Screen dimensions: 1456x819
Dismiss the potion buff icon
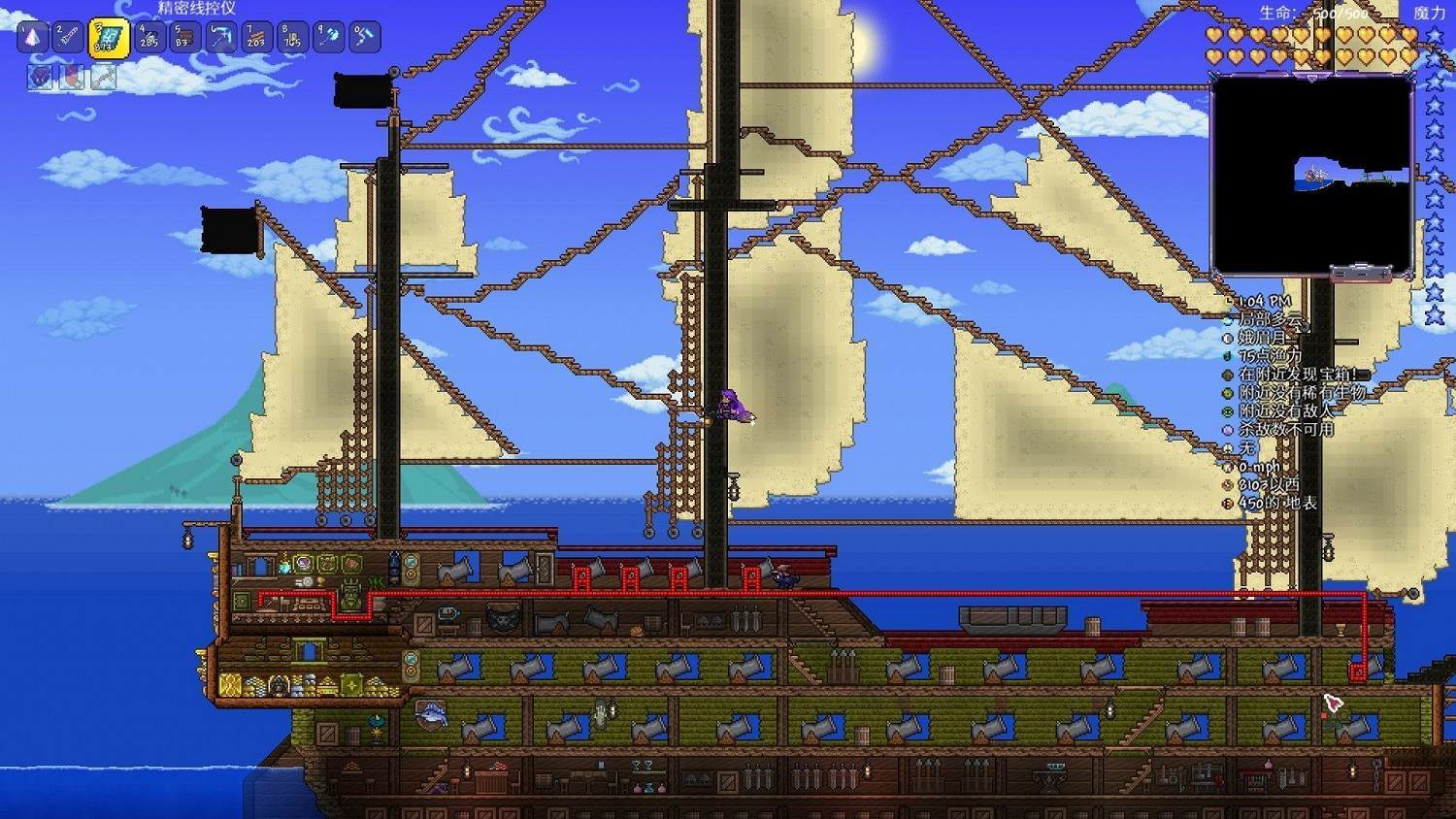[71, 78]
